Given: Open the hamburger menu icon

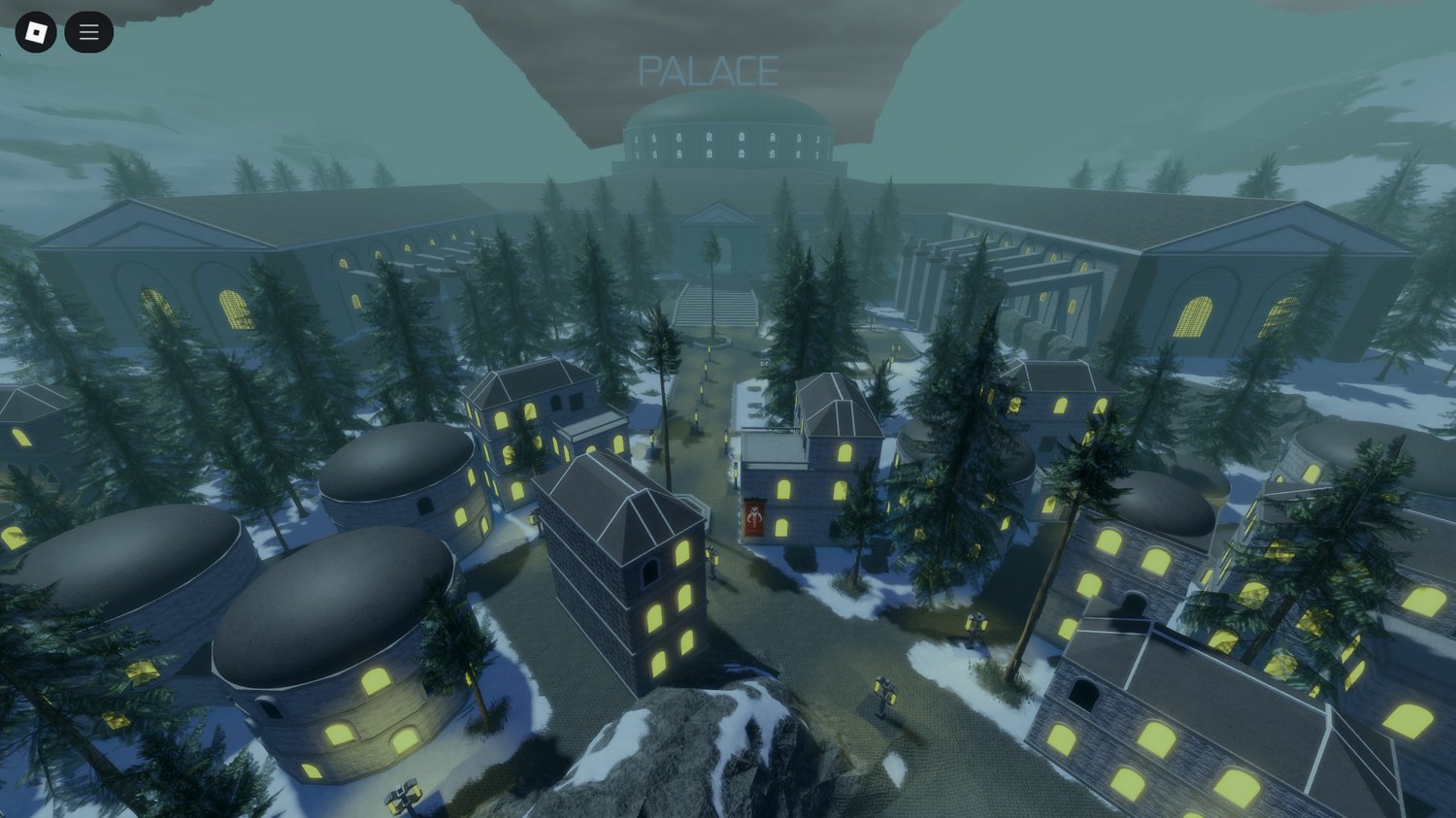Looking at the screenshot, I should [88, 32].
